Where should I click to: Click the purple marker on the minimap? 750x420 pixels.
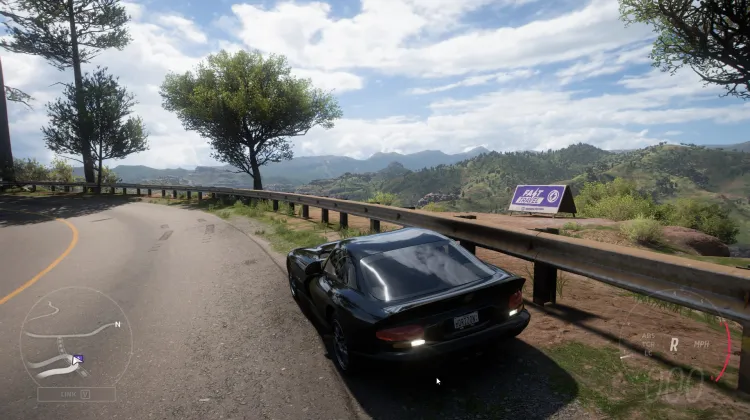pyautogui.click(x=78, y=359)
